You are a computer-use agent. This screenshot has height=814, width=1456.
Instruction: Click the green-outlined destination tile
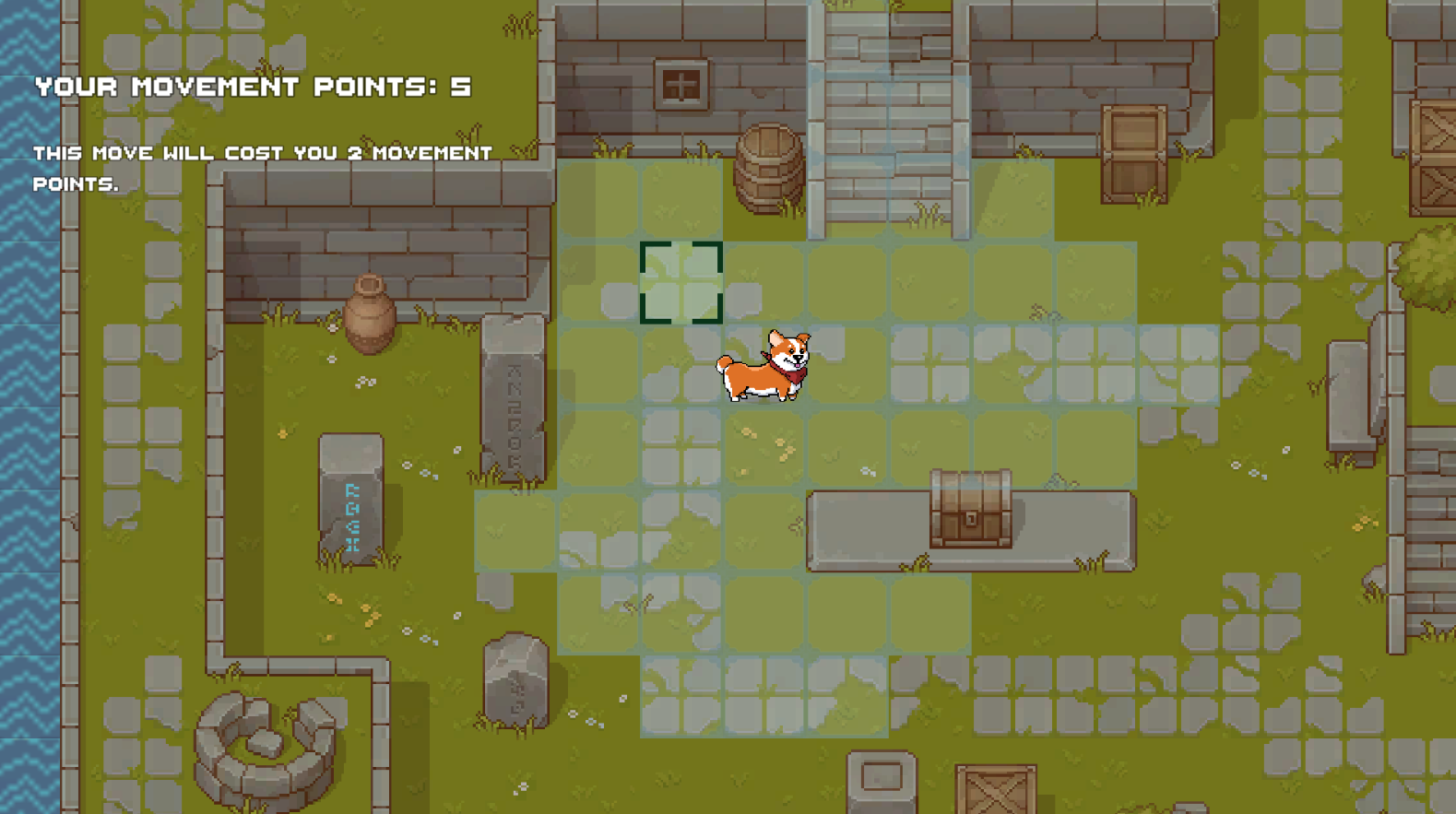coord(681,281)
